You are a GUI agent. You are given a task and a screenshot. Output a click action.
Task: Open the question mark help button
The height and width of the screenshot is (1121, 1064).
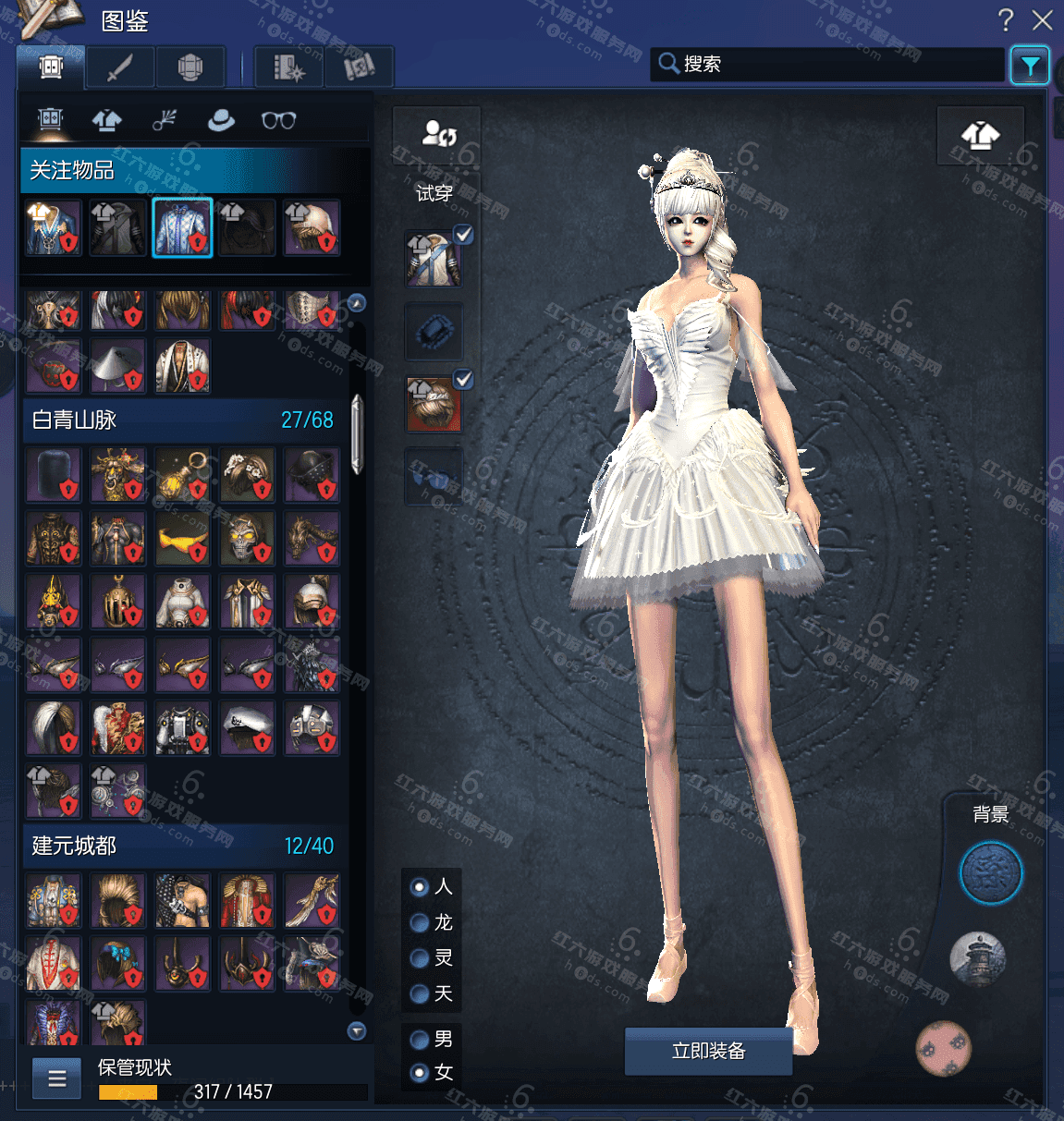tap(1006, 20)
